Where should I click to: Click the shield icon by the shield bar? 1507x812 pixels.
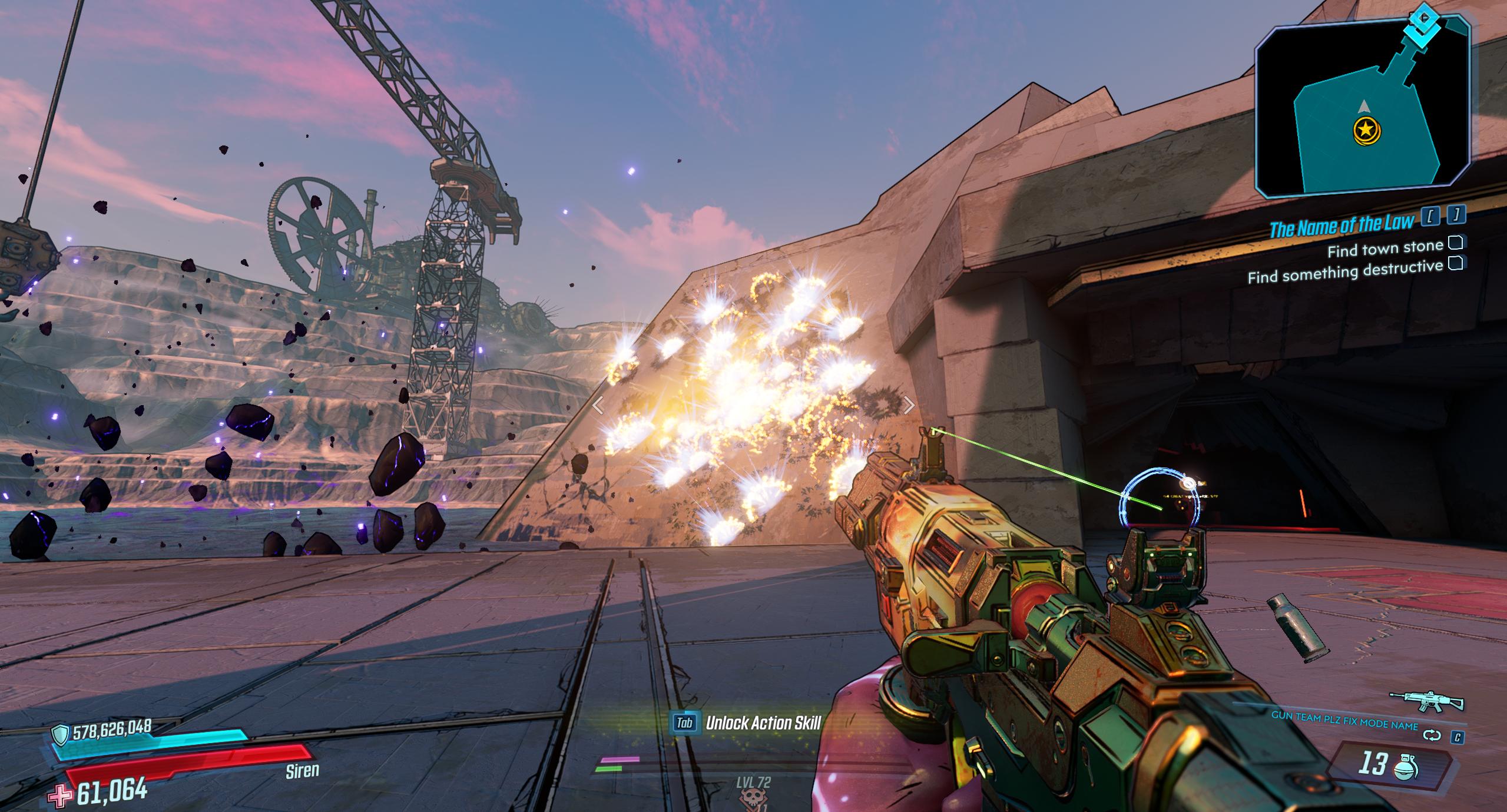[61, 734]
